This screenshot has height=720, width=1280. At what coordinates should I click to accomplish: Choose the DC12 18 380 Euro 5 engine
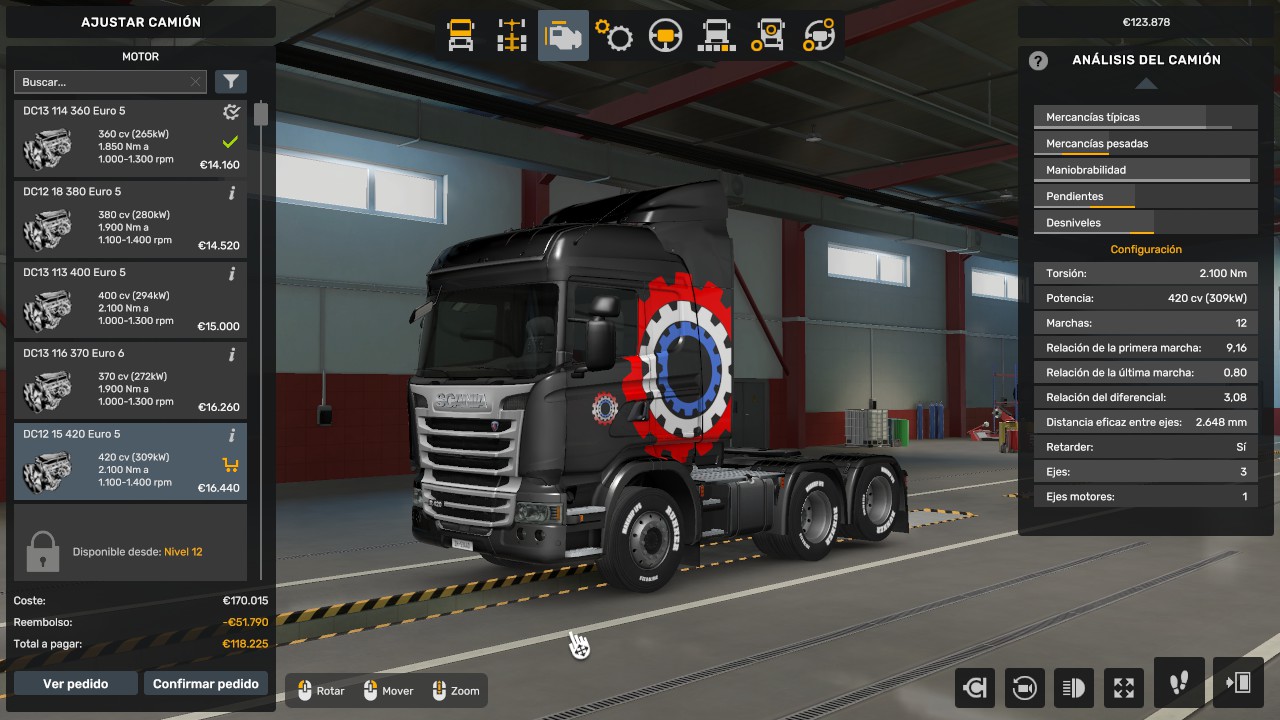130,219
